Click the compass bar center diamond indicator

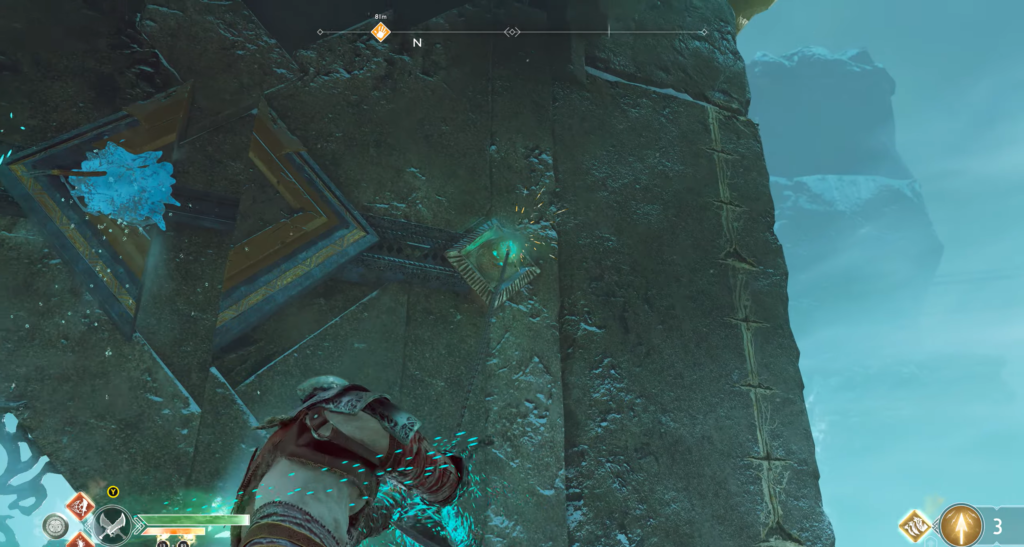tap(512, 32)
